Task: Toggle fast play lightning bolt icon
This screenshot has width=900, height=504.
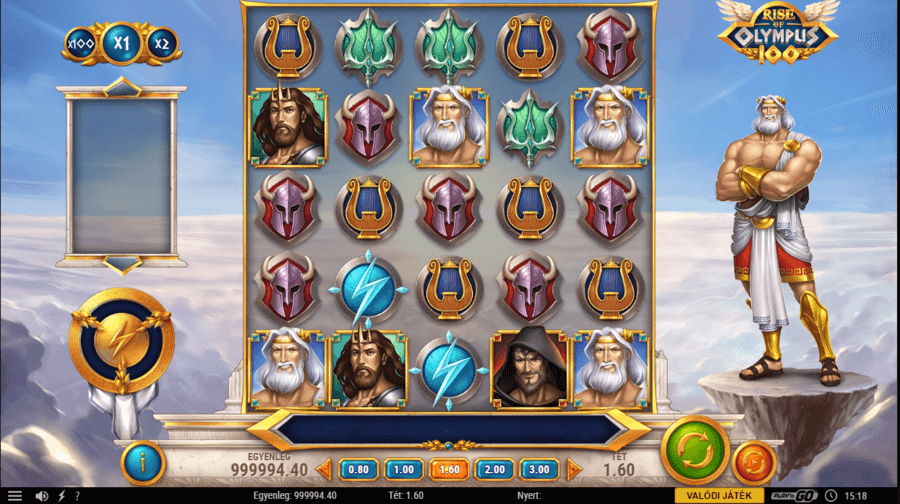Action: (x=61, y=495)
